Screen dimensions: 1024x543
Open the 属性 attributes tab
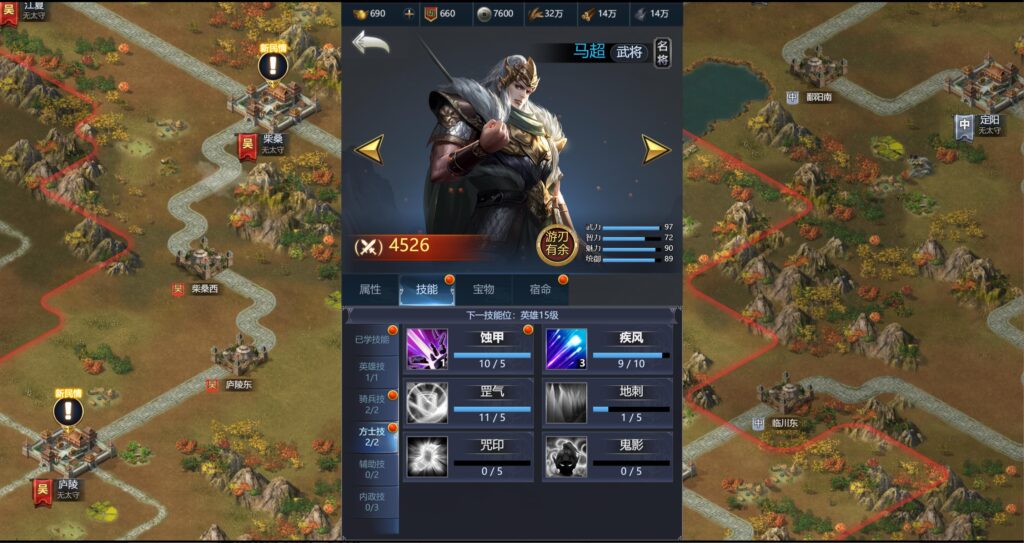[x=370, y=290]
